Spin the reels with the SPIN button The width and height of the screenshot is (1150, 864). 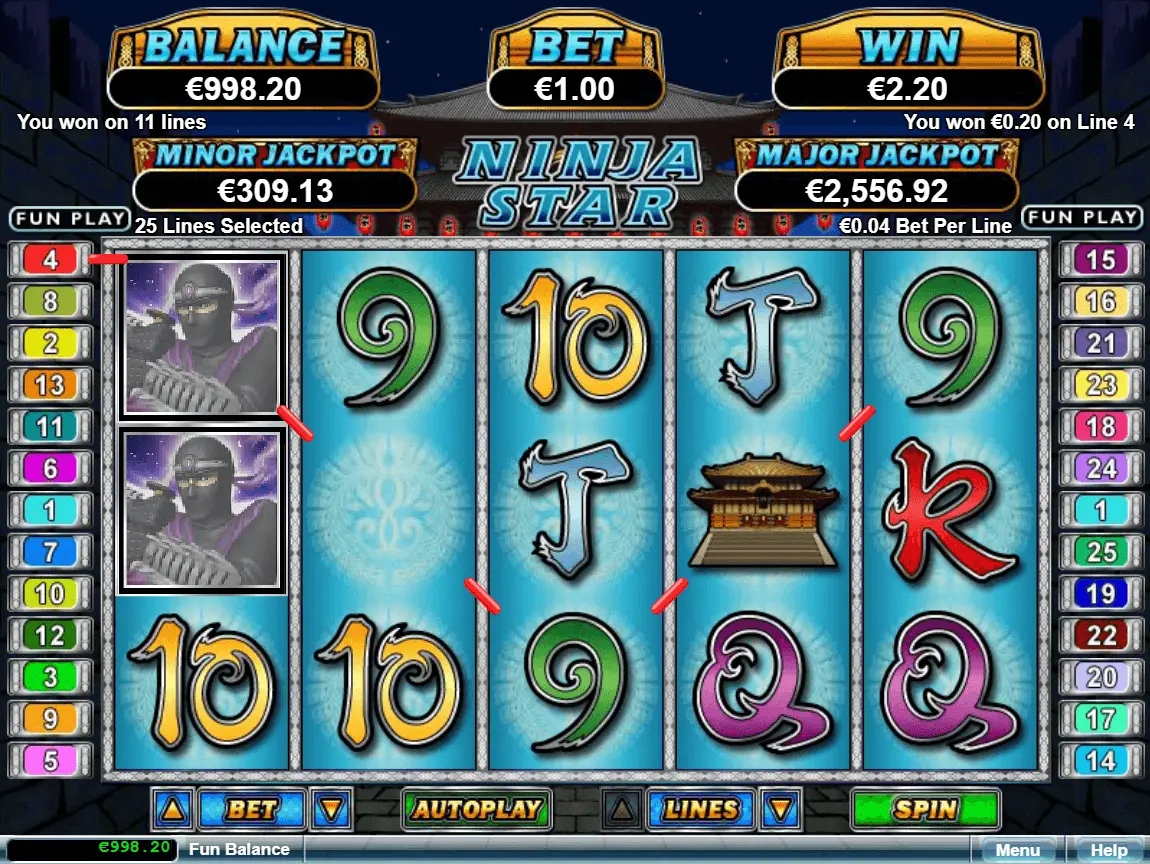[925, 809]
